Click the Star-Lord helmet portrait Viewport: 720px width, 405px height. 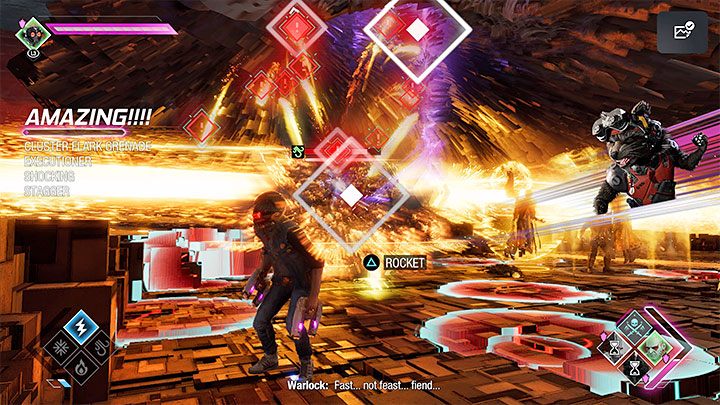pos(31,33)
